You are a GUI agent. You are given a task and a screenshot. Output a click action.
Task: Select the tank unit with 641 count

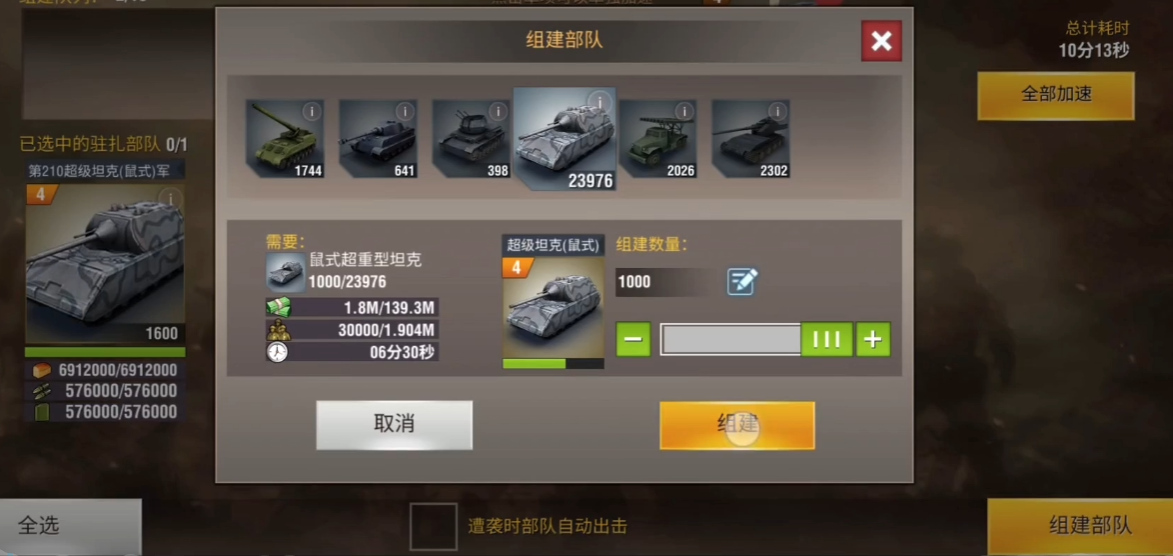[x=378, y=138]
